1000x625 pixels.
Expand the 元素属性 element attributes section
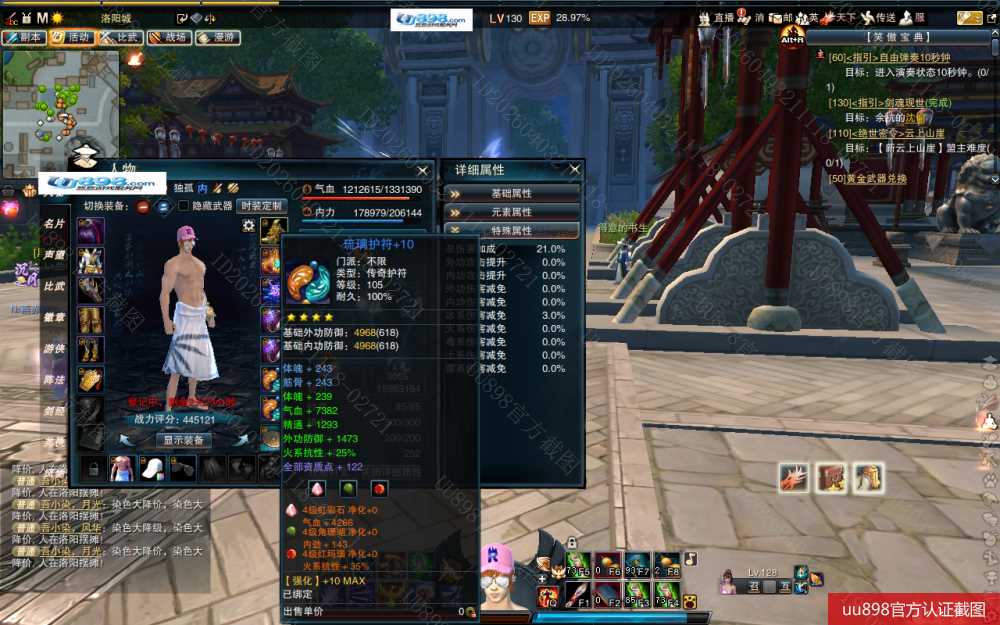[511, 212]
